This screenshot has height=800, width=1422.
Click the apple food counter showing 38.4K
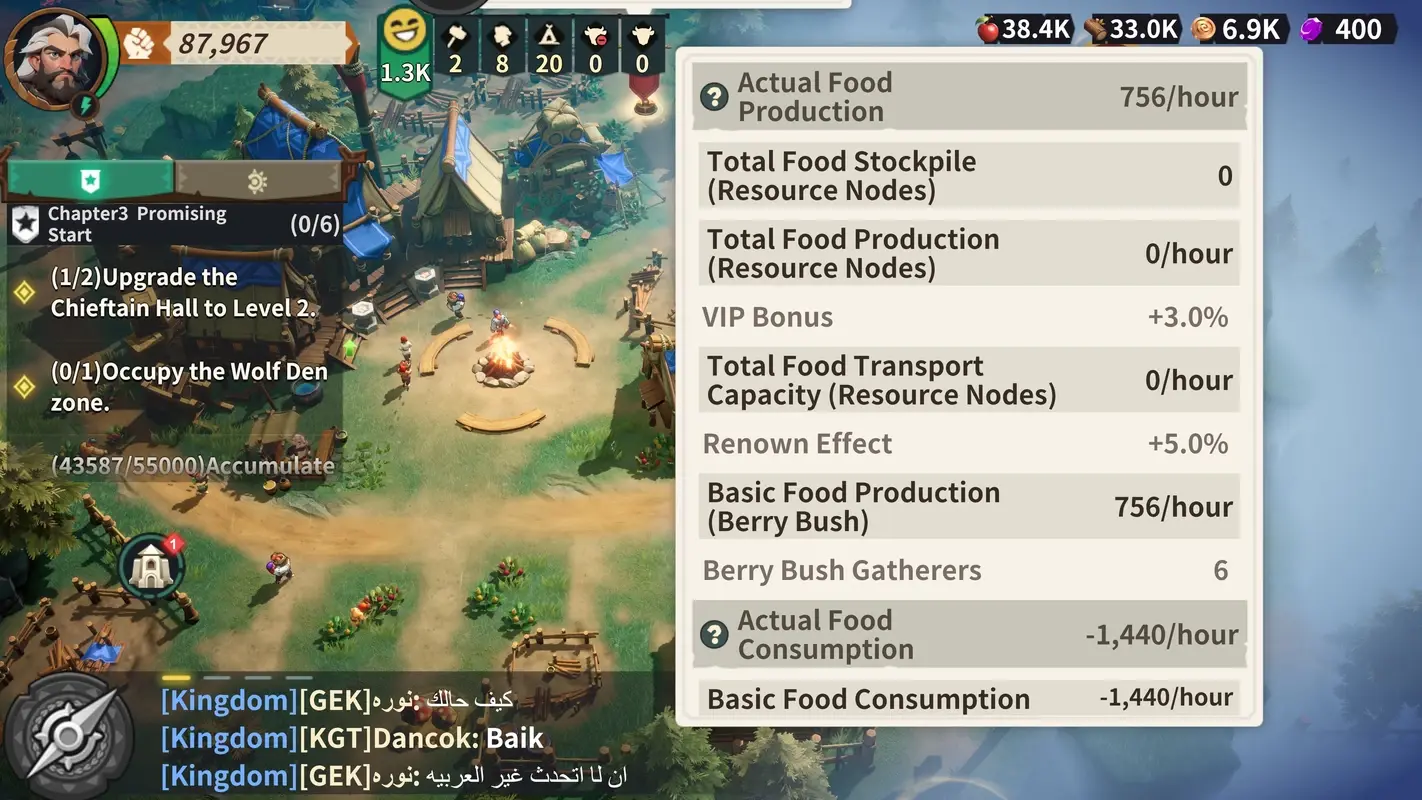click(x=1023, y=29)
